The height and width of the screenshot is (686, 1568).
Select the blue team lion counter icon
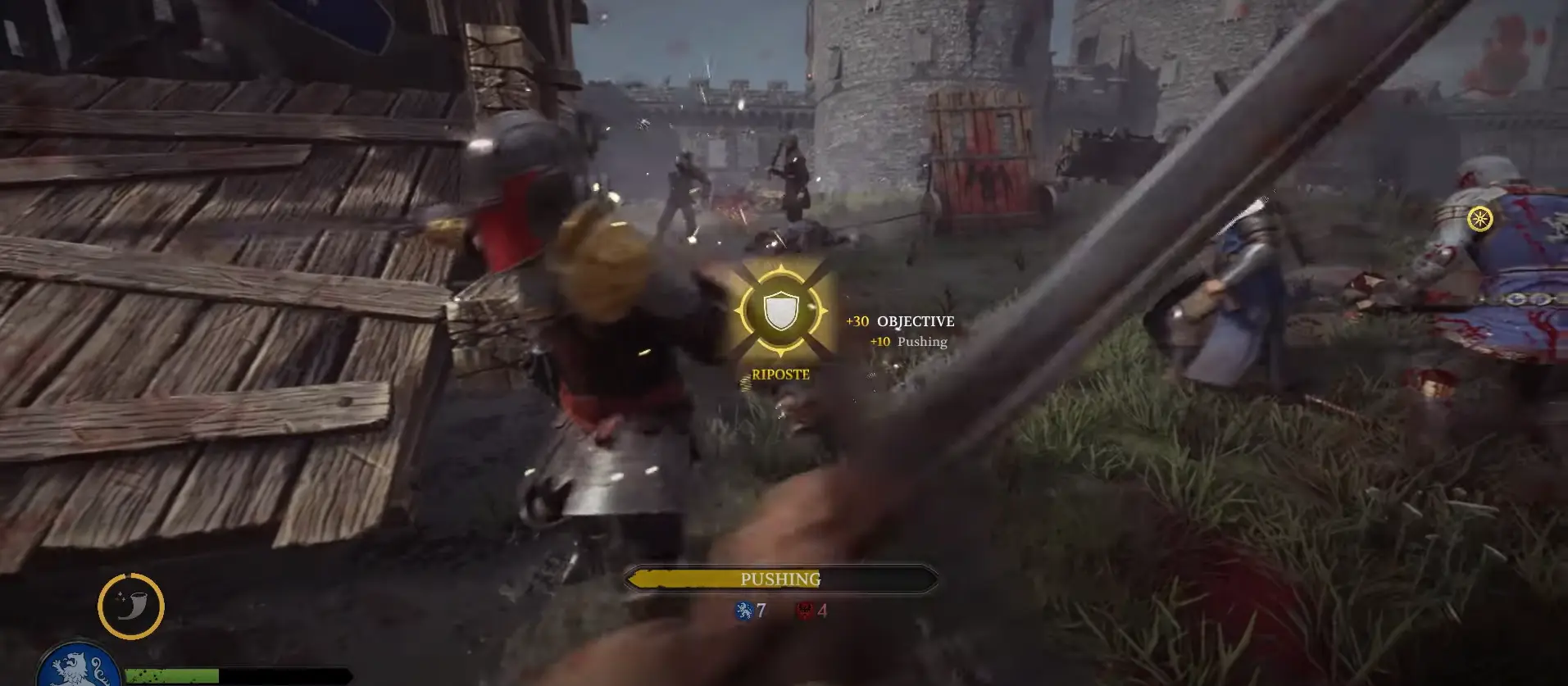click(x=744, y=611)
